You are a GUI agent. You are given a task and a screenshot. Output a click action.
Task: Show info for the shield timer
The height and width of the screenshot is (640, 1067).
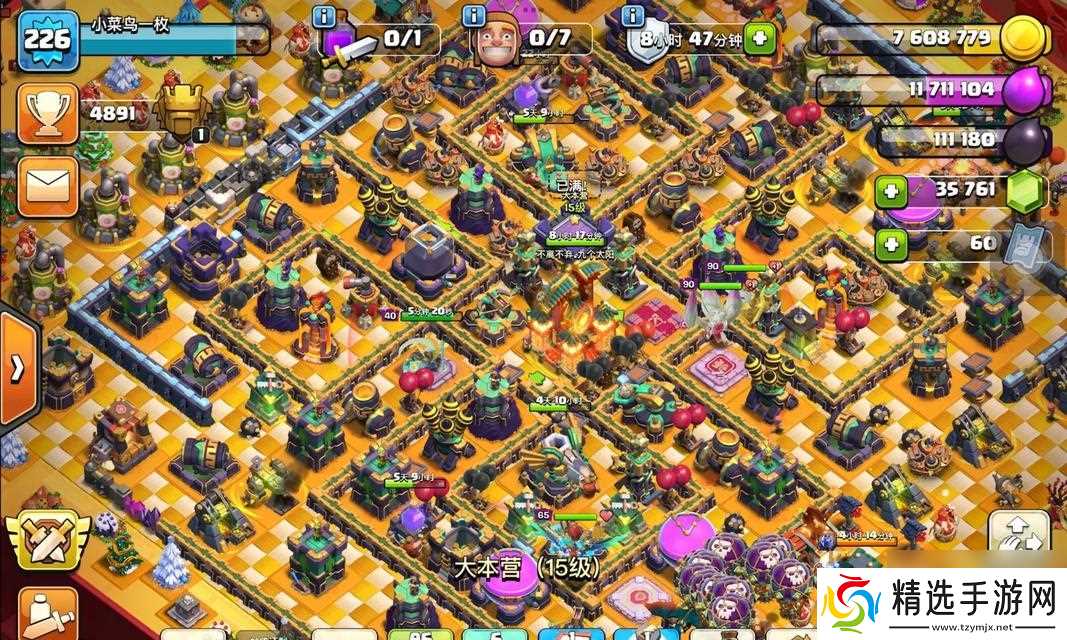coord(632,16)
